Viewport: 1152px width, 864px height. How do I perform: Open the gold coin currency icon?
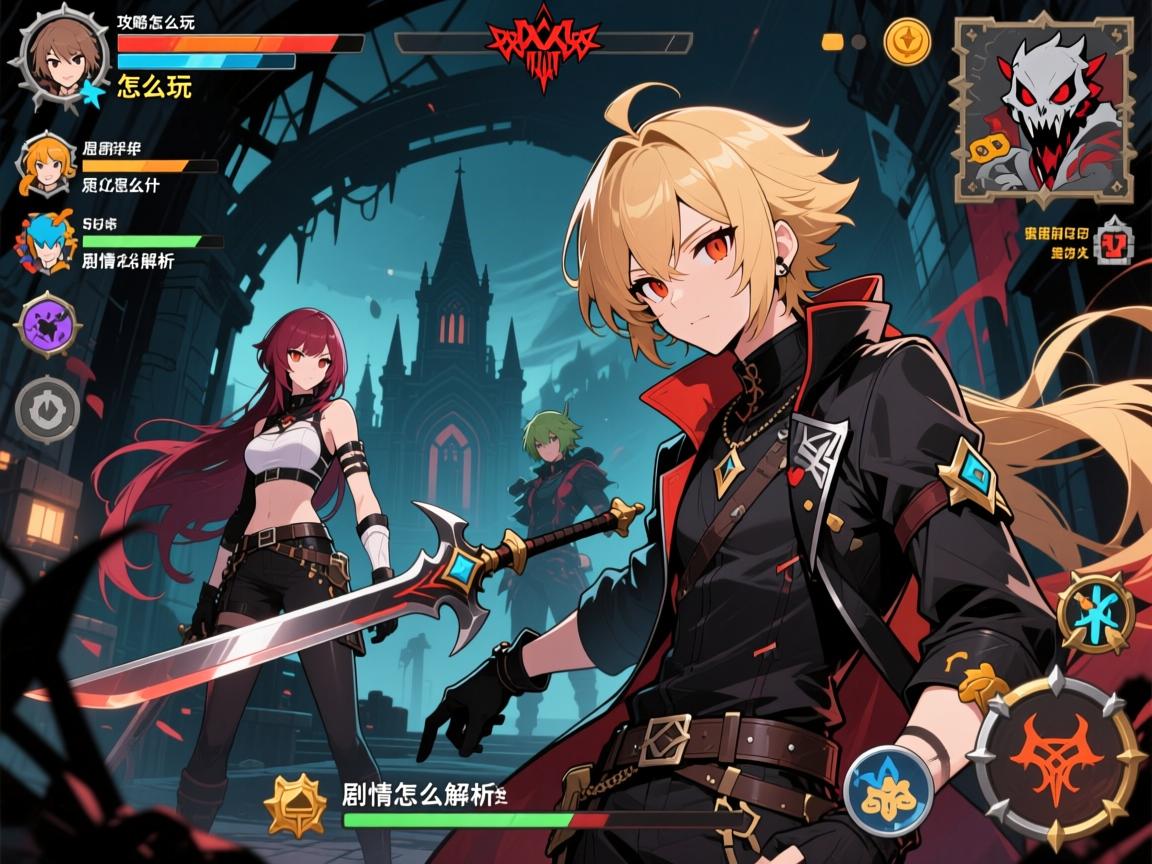click(x=907, y=40)
